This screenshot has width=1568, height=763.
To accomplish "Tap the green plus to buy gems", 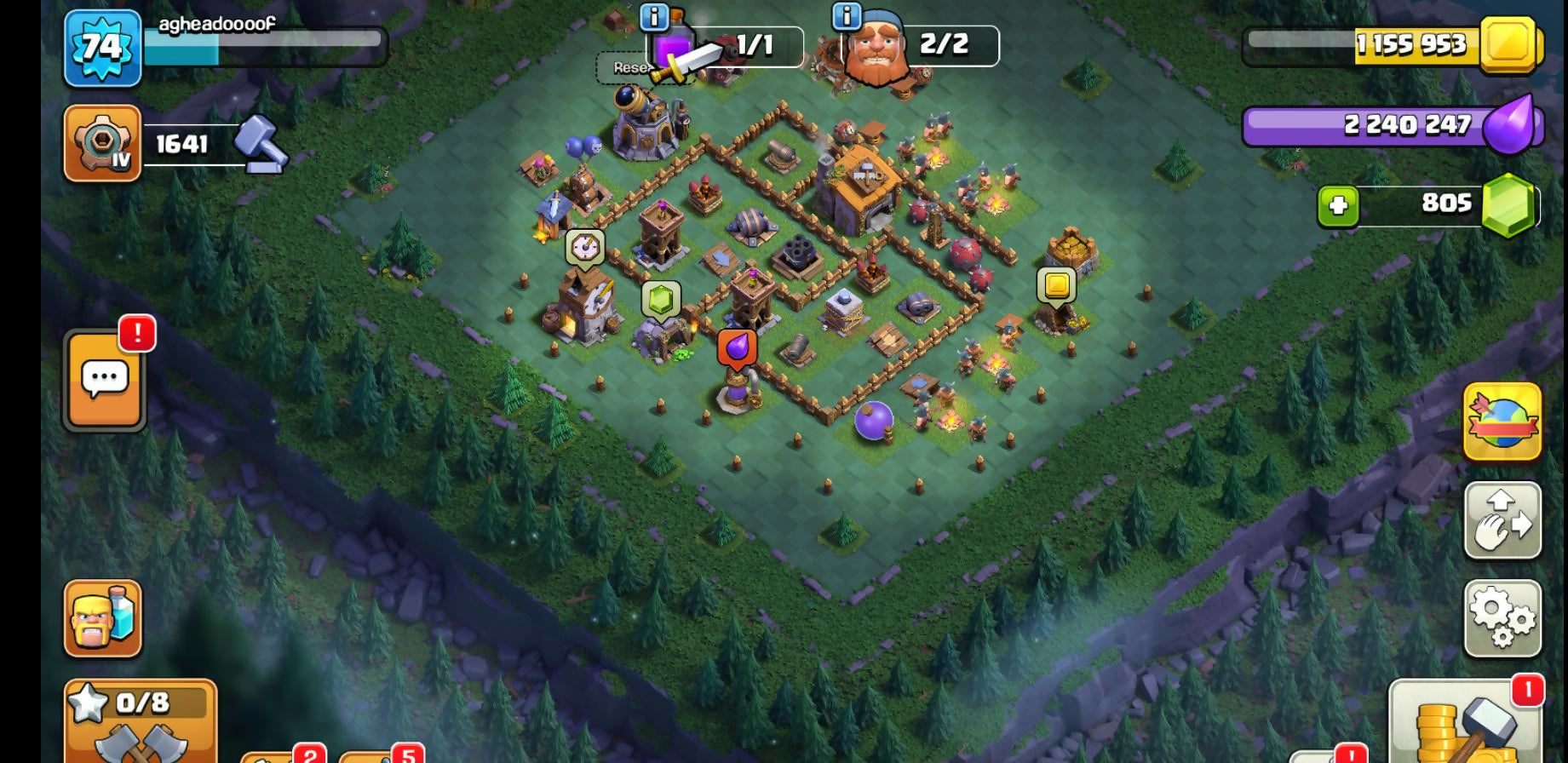I will pos(1338,206).
